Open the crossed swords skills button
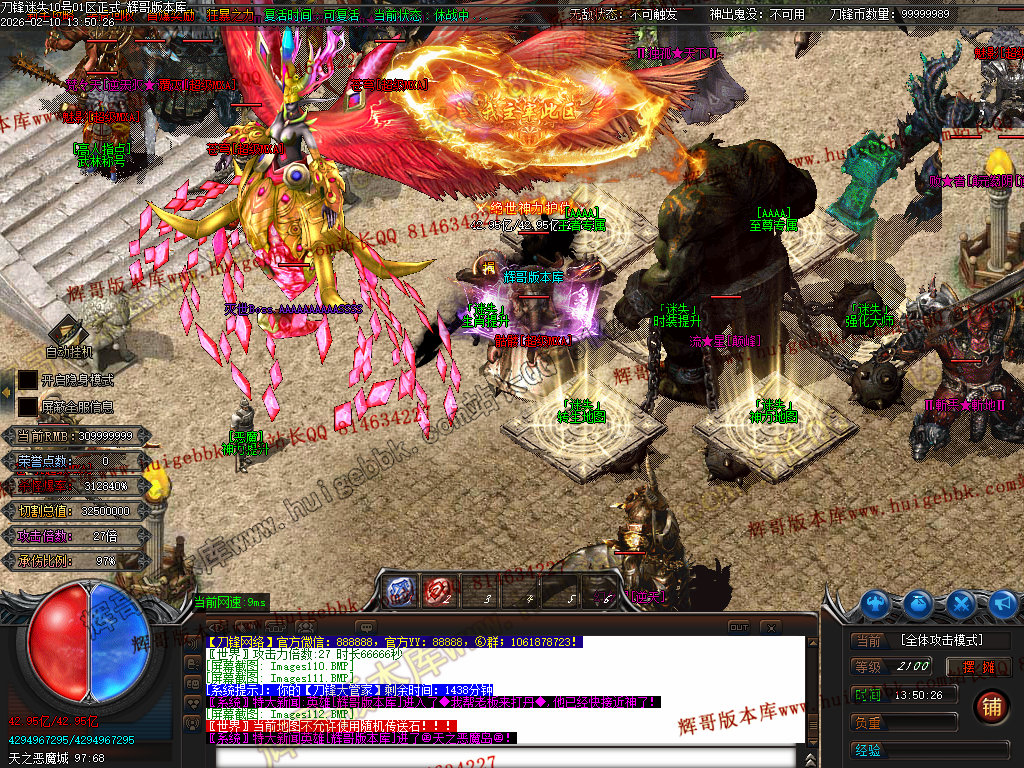 coord(961,604)
